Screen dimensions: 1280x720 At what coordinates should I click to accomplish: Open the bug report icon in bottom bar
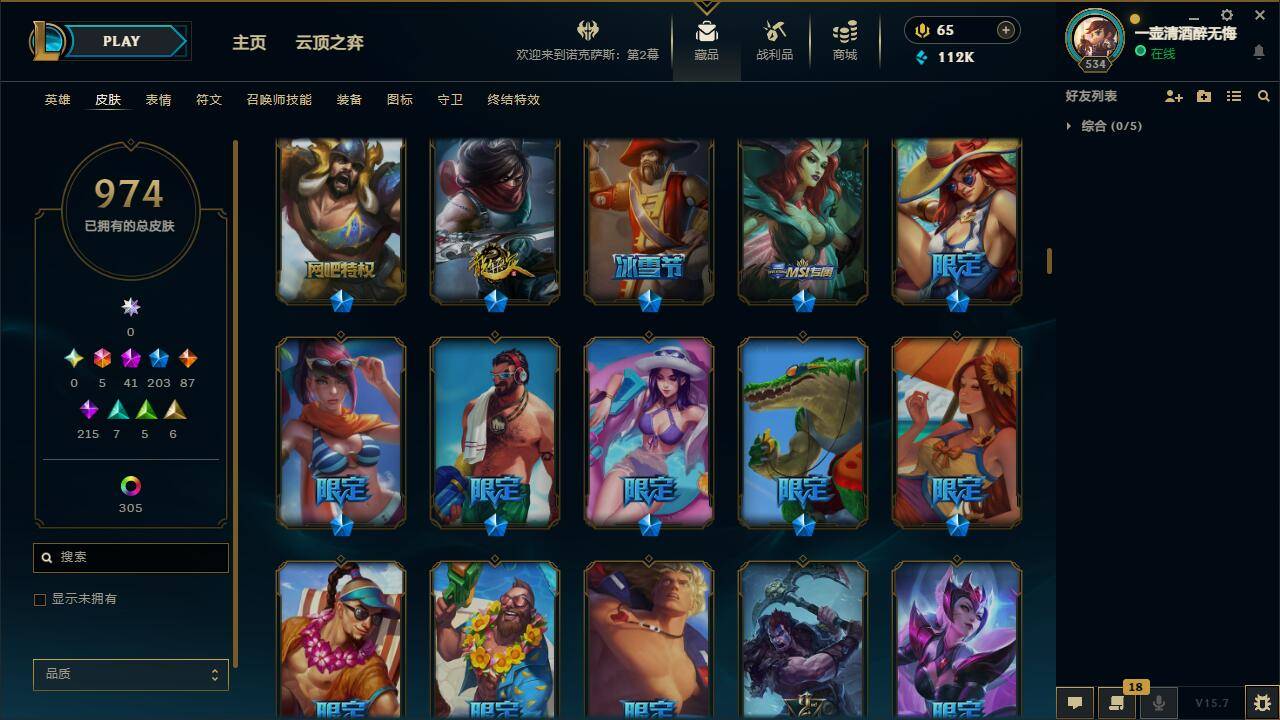[x=1260, y=702]
